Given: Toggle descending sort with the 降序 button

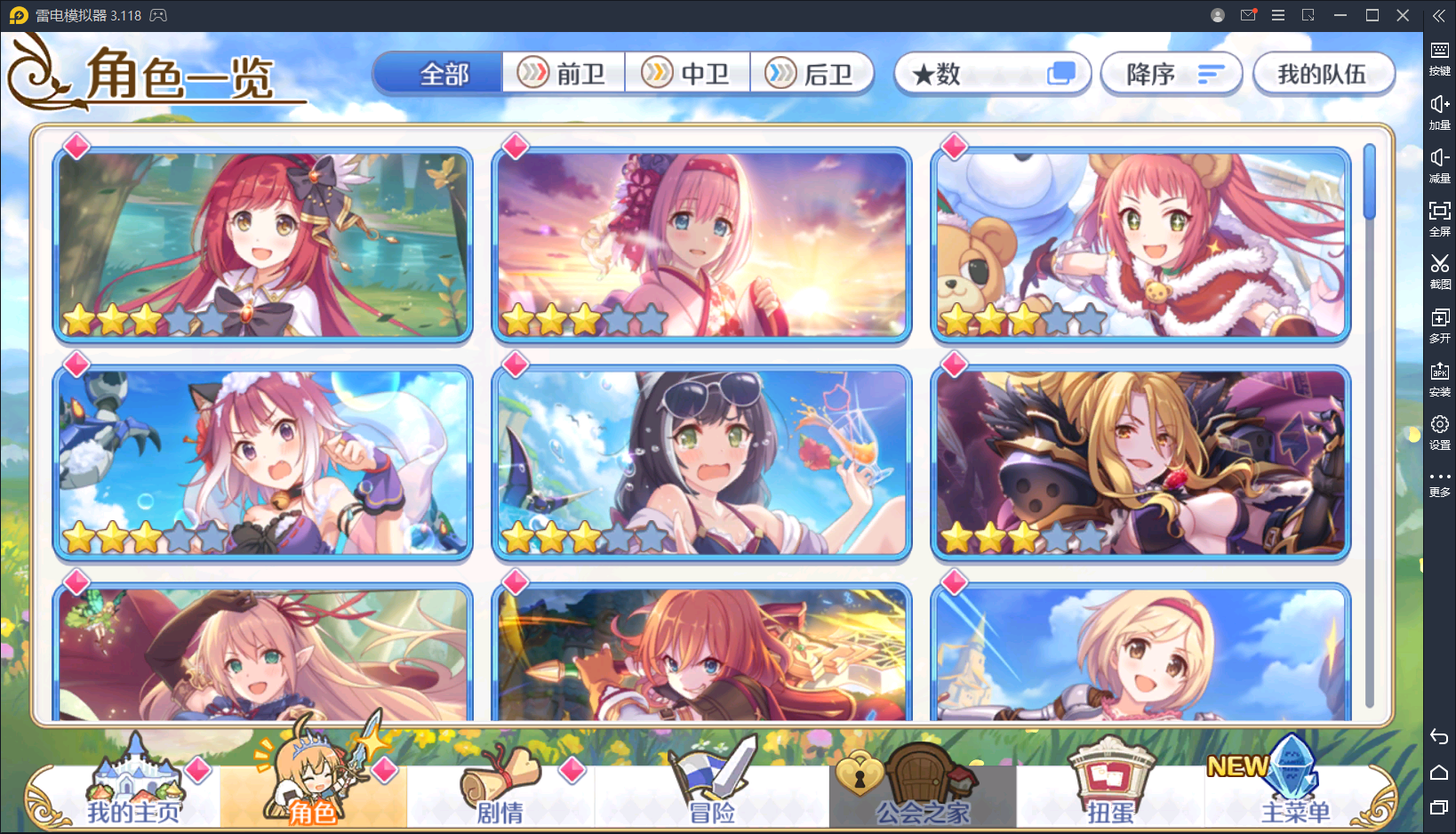Looking at the screenshot, I should click(x=1171, y=74).
